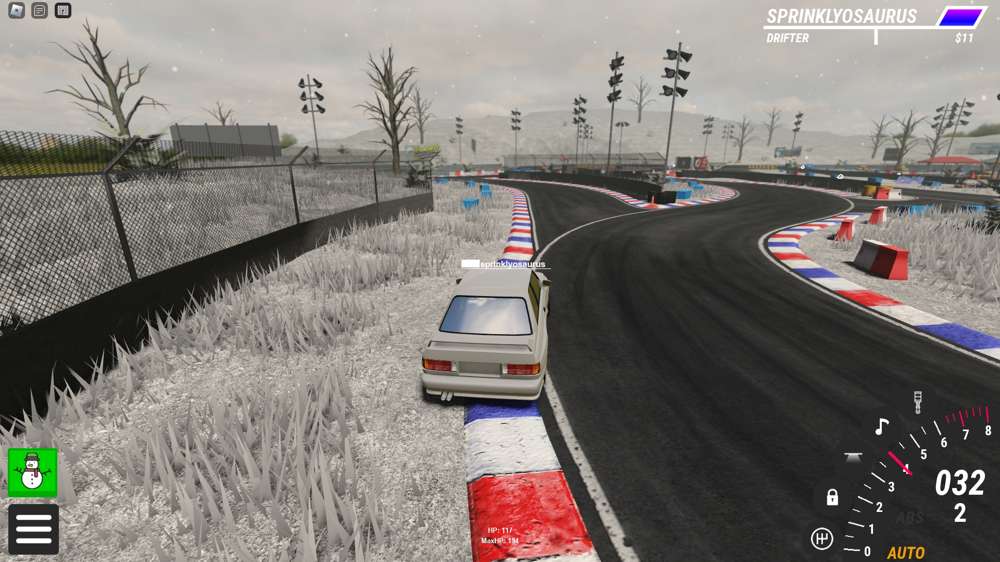
Task: Switch the gear shifter transmission icon
Action: pyautogui.click(x=822, y=539)
